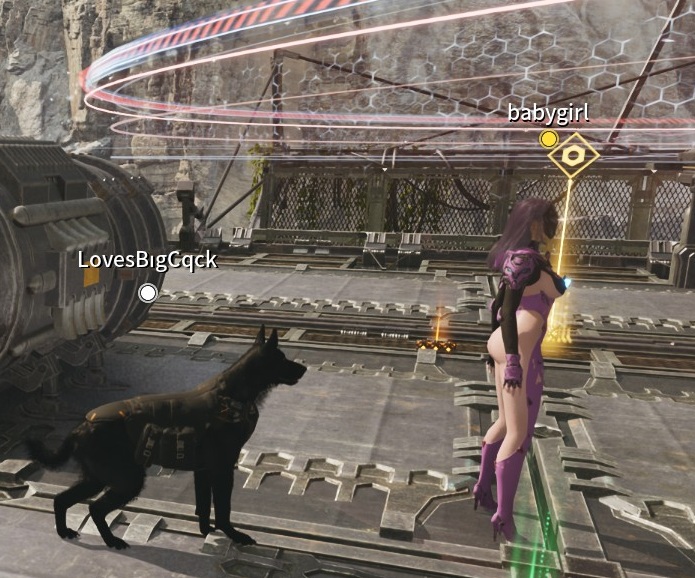Click the white circle player marker

point(148,292)
